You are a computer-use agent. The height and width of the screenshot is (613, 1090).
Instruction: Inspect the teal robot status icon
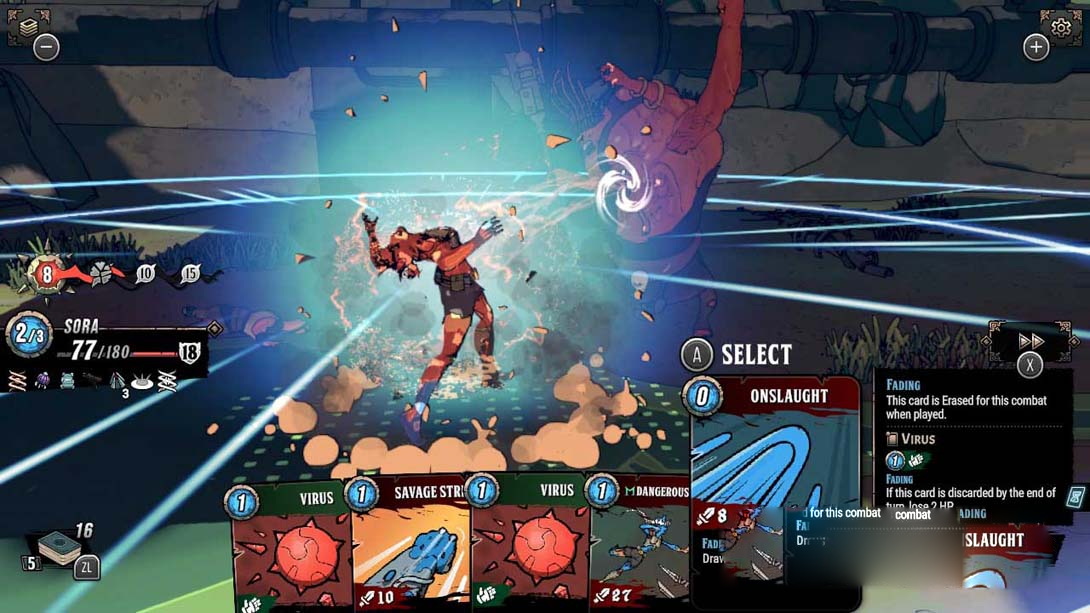click(x=67, y=380)
